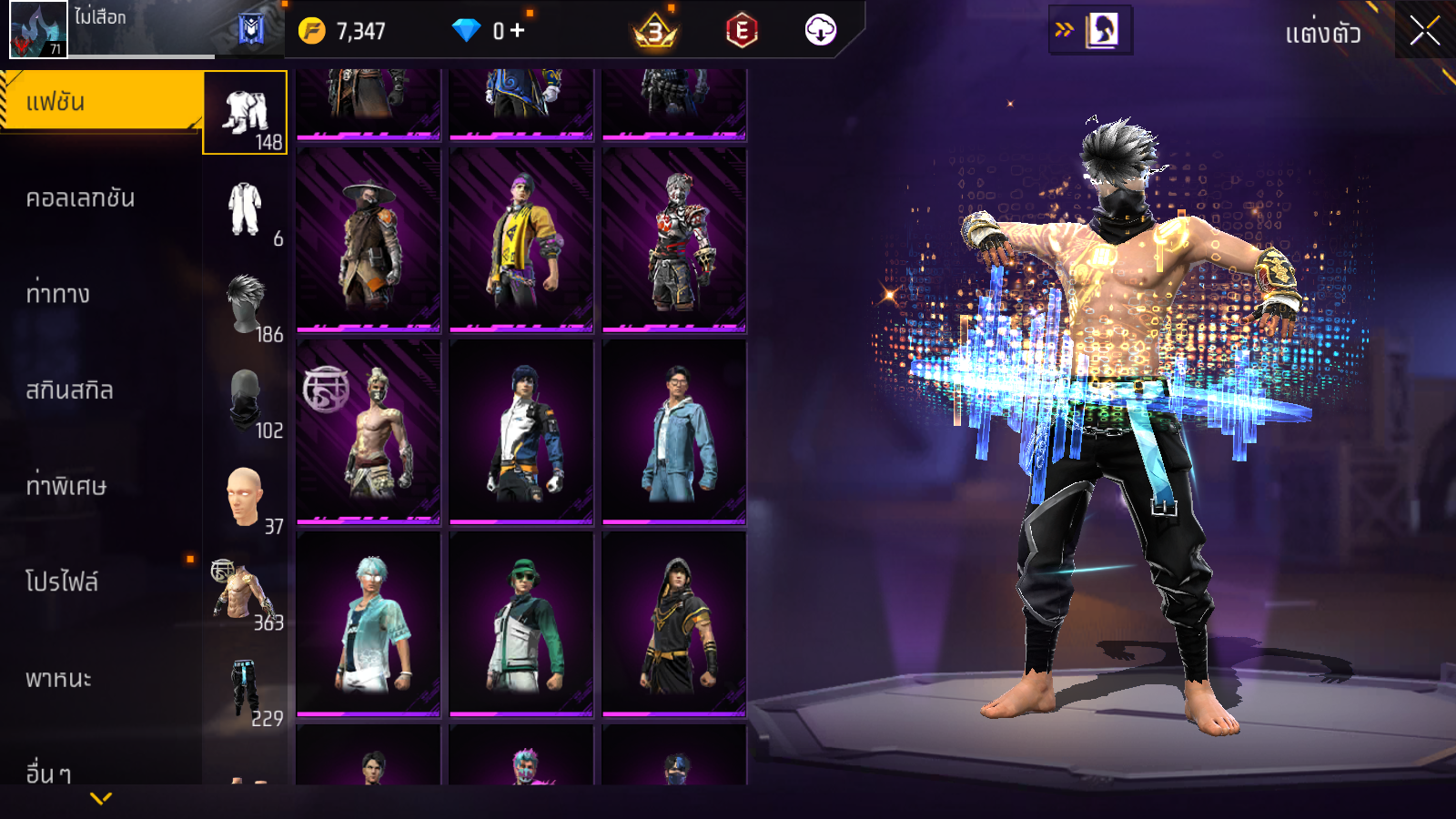Select the outfit sets subcategory with 148 items

pyautogui.click(x=245, y=113)
